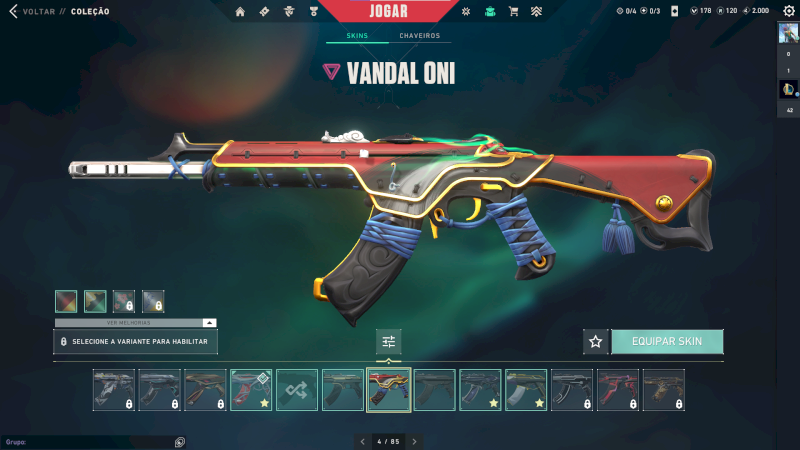This screenshot has height=450, width=800.
Task: Open the store shopping cart icon
Action: [x=513, y=12]
